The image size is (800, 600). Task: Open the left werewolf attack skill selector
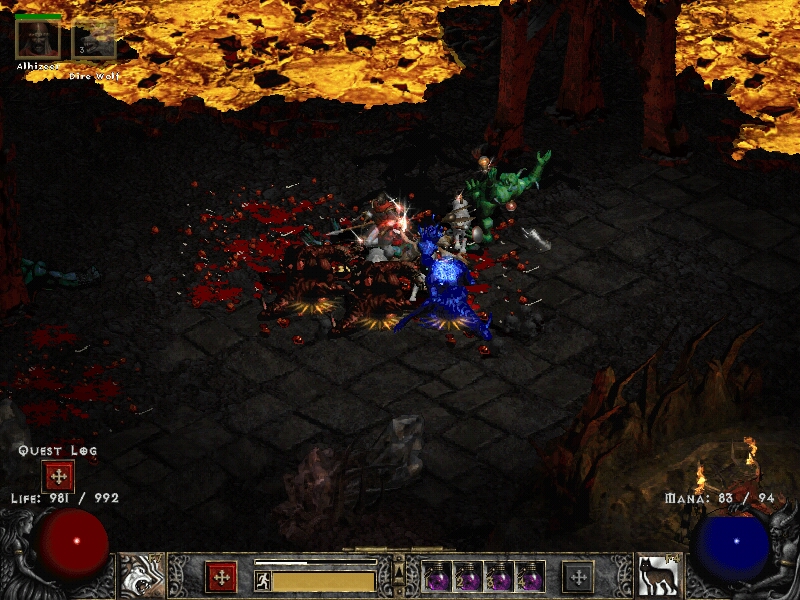click(x=142, y=576)
